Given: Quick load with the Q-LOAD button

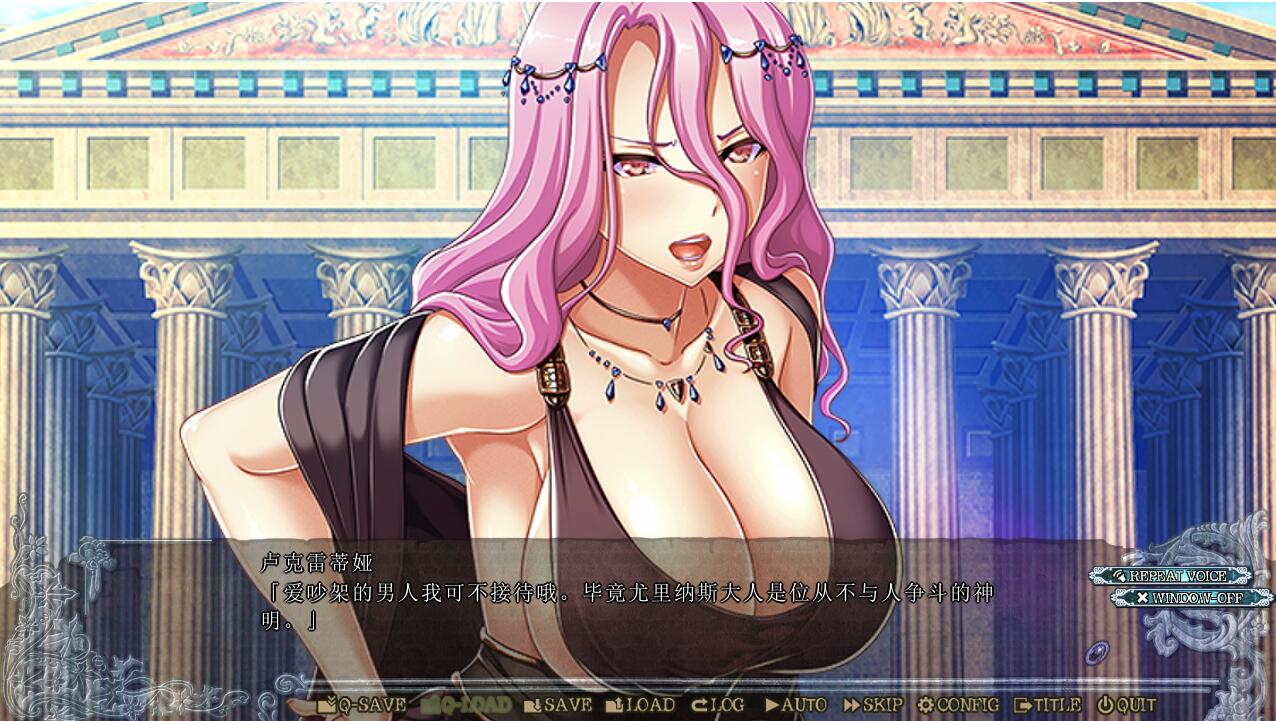Looking at the screenshot, I should [465, 705].
